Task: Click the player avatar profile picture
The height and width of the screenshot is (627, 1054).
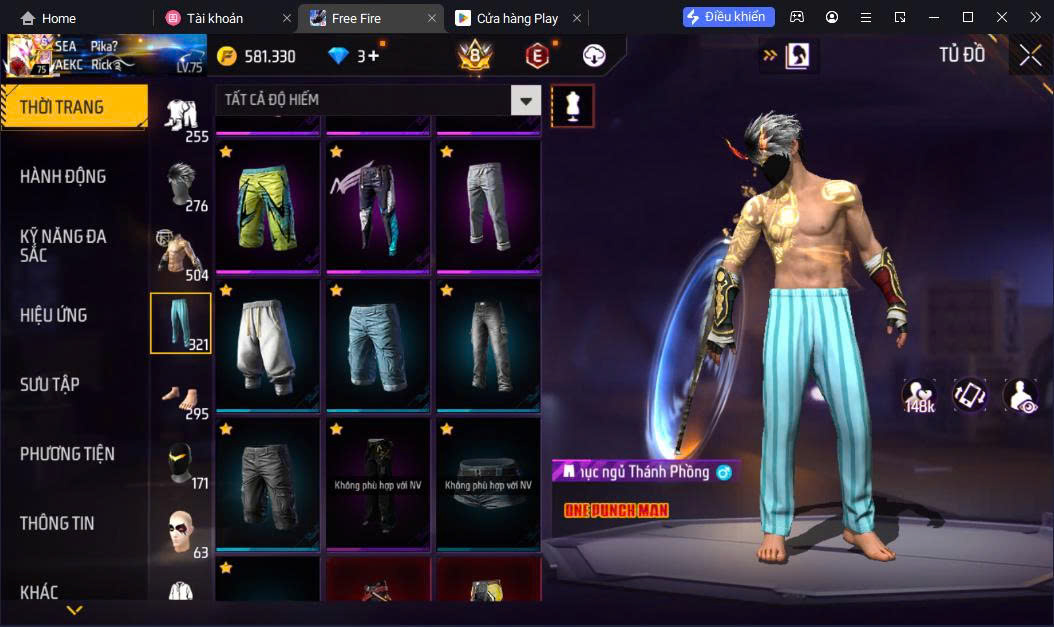Action: pyautogui.click(x=28, y=56)
